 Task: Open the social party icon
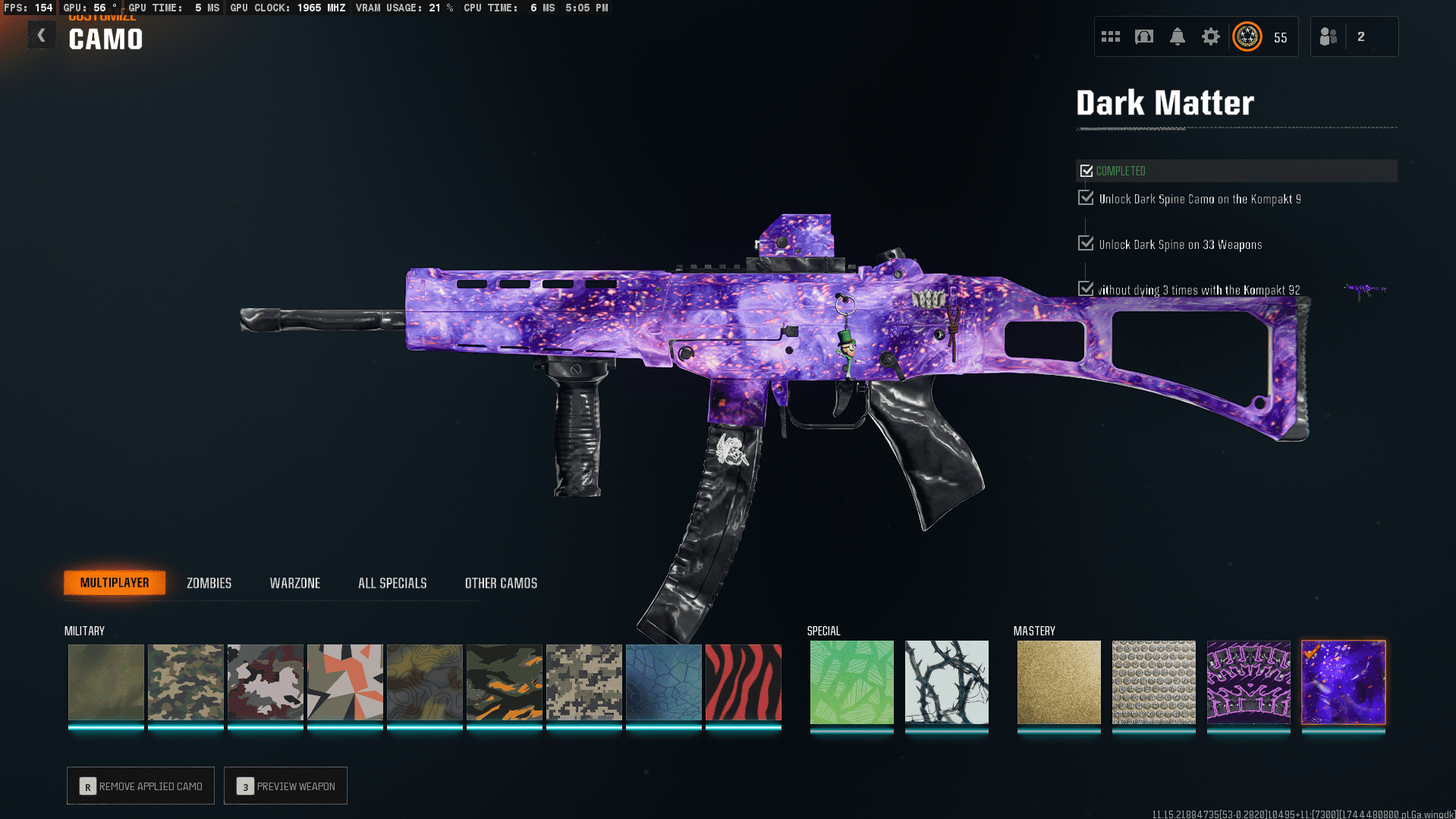coord(1329,36)
